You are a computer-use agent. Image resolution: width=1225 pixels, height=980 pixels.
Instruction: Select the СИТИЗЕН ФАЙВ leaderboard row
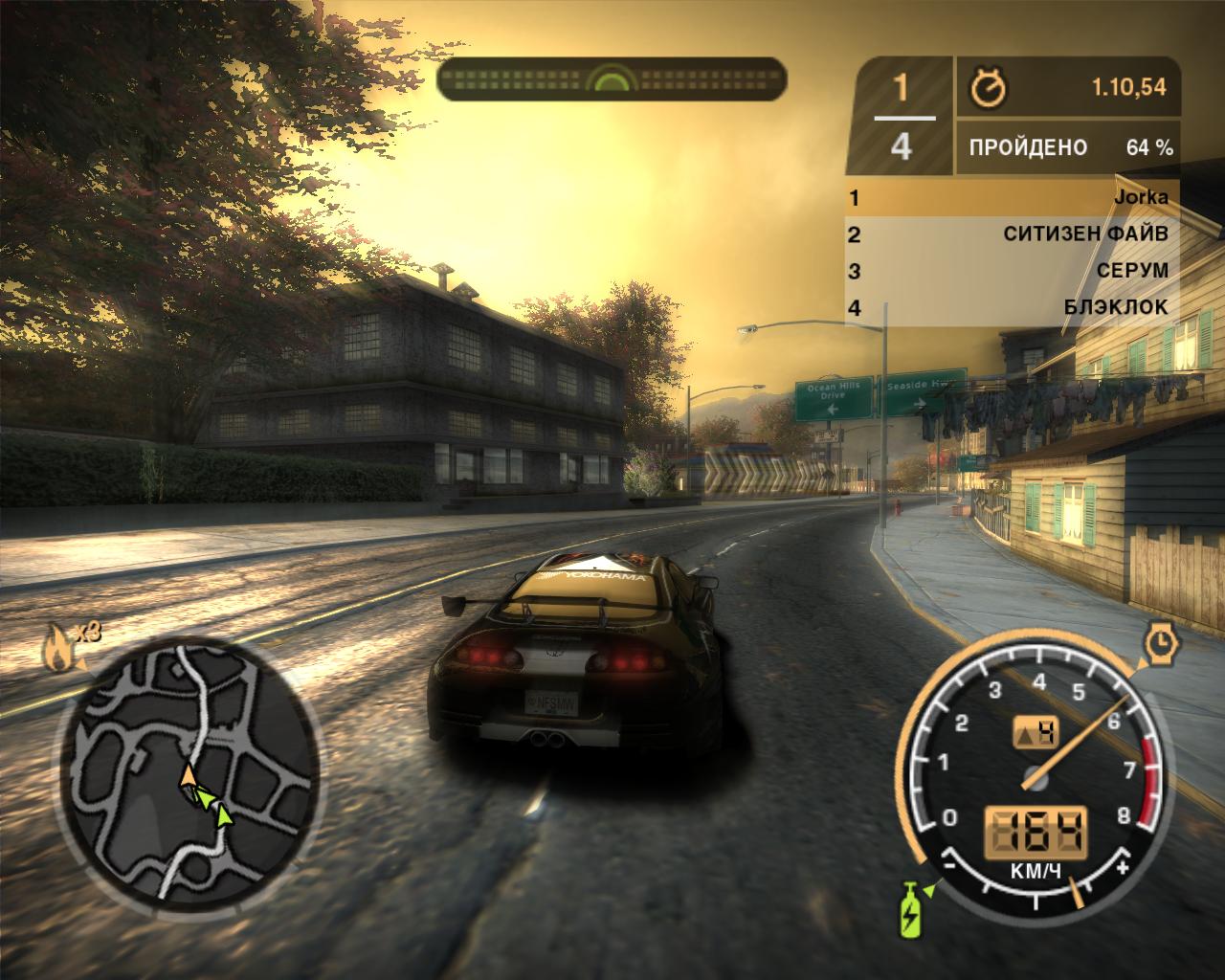pyautogui.click(x=1011, y=234)
